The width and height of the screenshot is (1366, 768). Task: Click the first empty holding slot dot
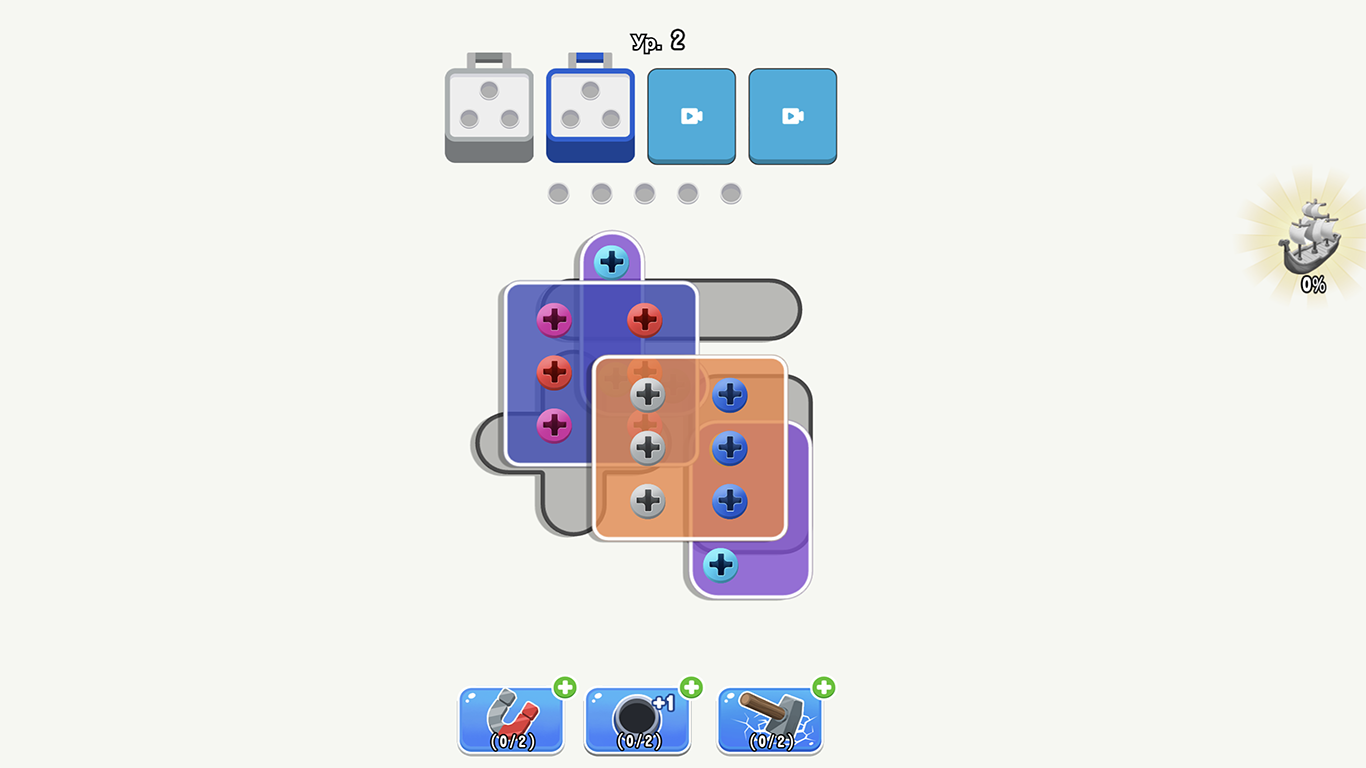pyautogui.click(x=558, y=192)
